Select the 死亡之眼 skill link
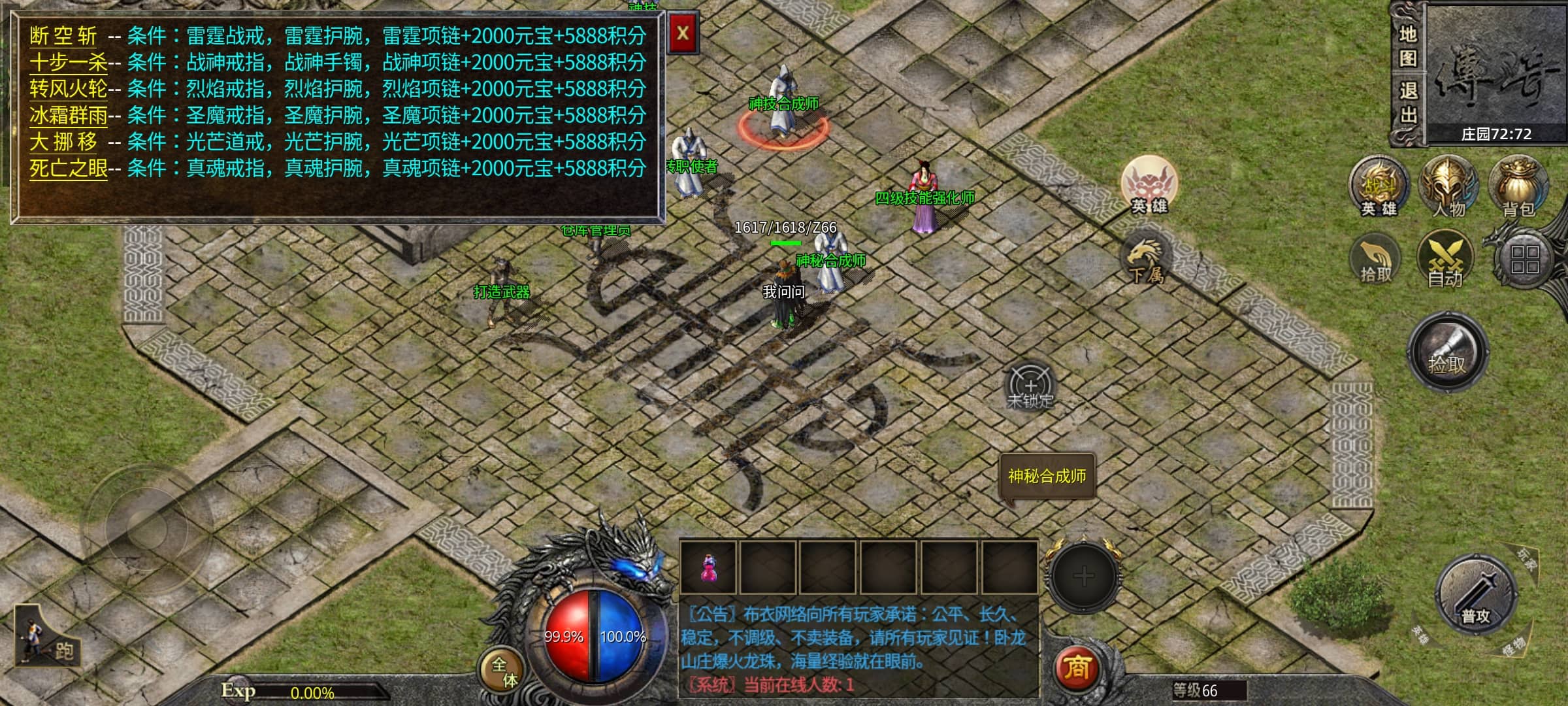Viewport: 1568px width, 706px height. tap(69, 169)
